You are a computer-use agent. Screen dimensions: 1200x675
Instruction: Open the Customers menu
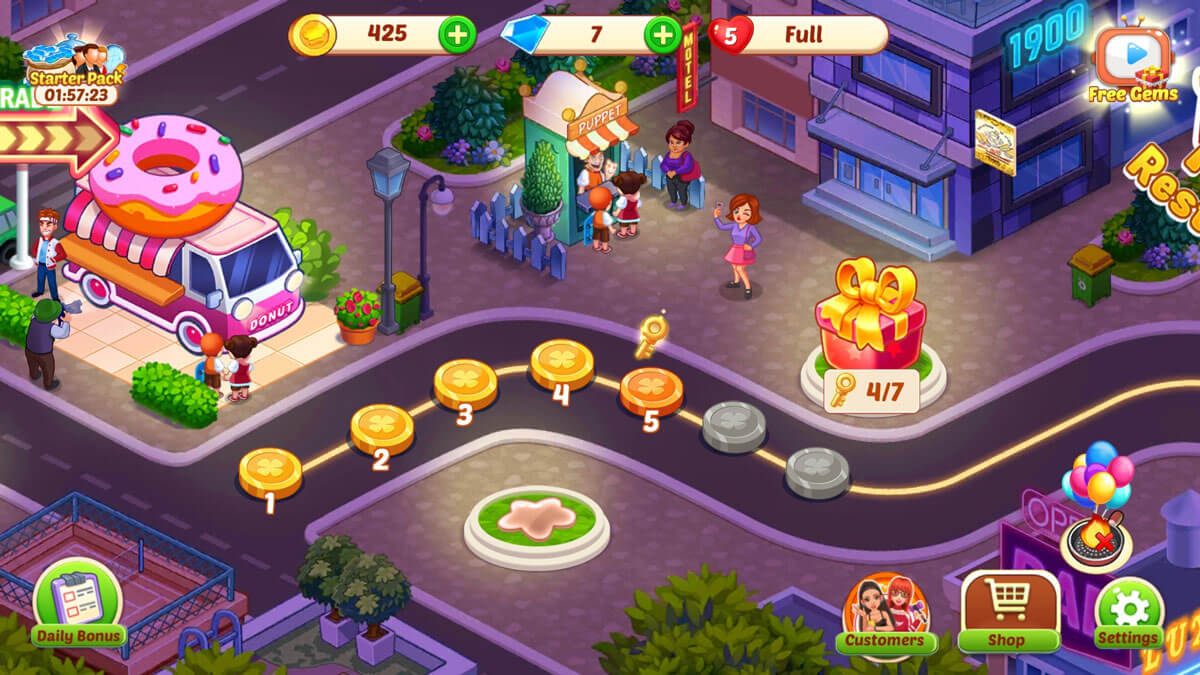(x=885, y=614)
